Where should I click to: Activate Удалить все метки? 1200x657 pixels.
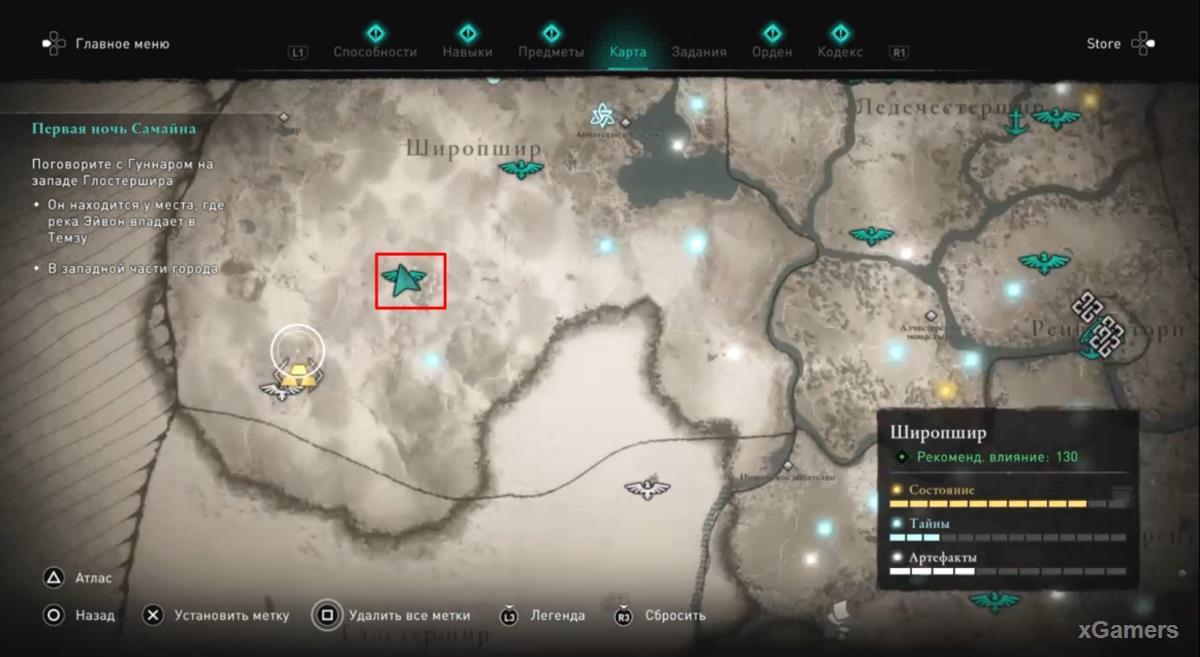[x=409, y=616]
